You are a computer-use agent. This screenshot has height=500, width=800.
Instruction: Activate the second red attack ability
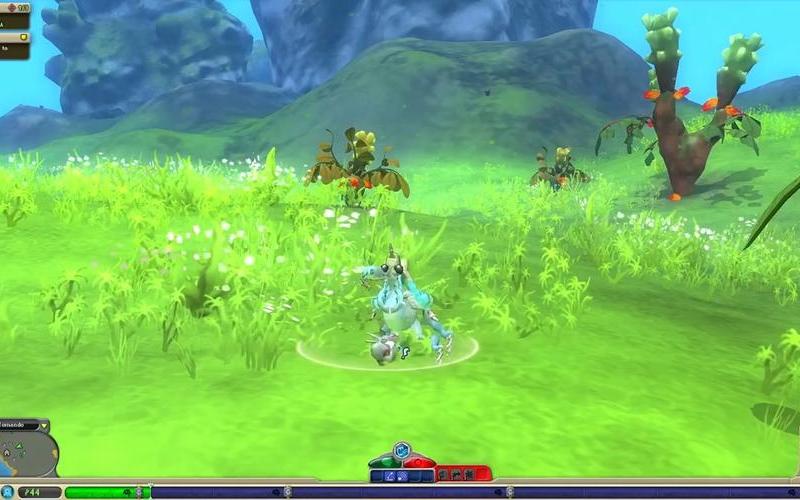(x=456, y=475)
